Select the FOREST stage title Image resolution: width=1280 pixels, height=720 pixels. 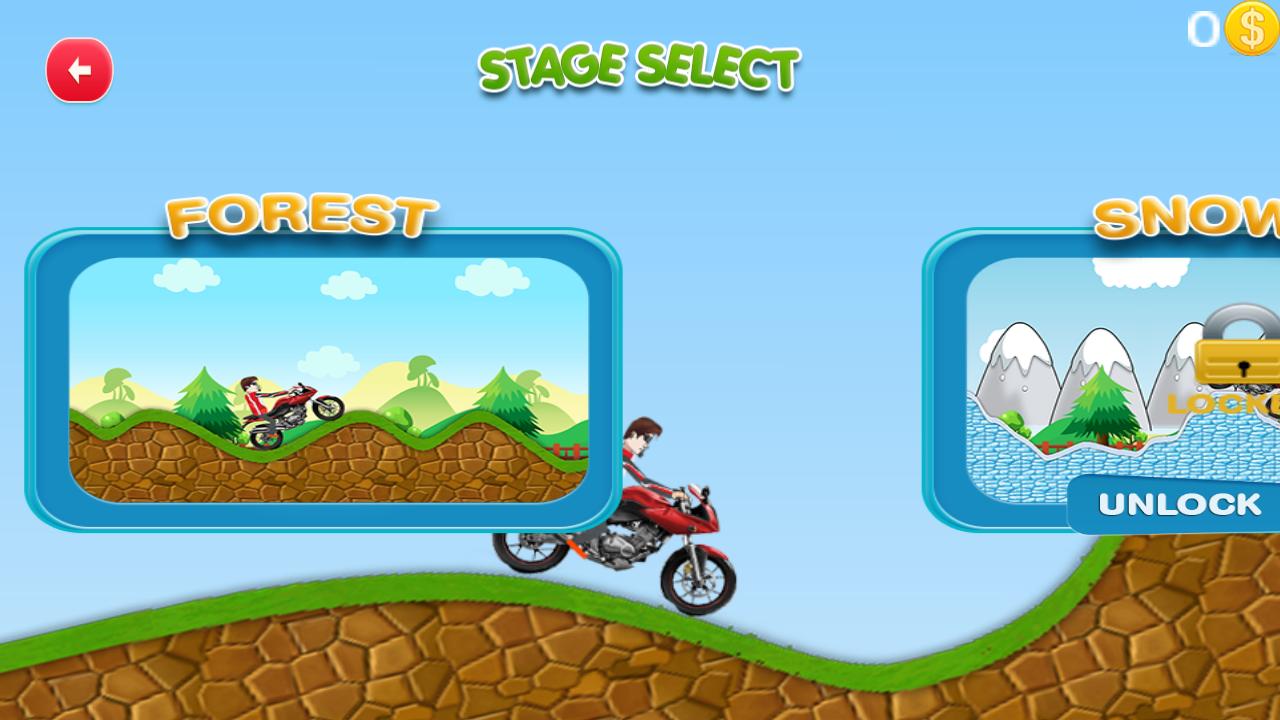[302, 213]
